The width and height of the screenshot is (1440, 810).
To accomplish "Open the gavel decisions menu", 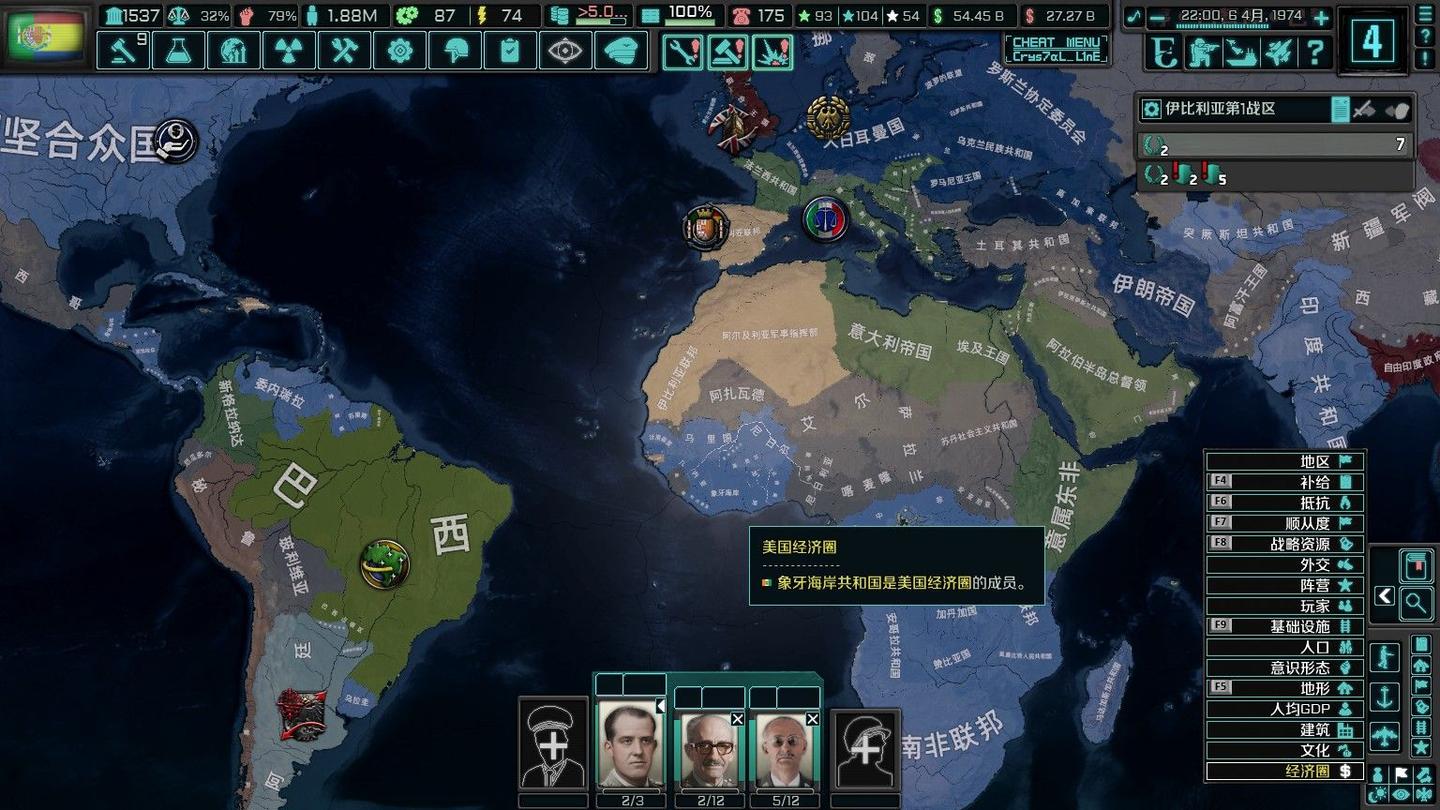I will pyautogui.click(x=123, y=50).
